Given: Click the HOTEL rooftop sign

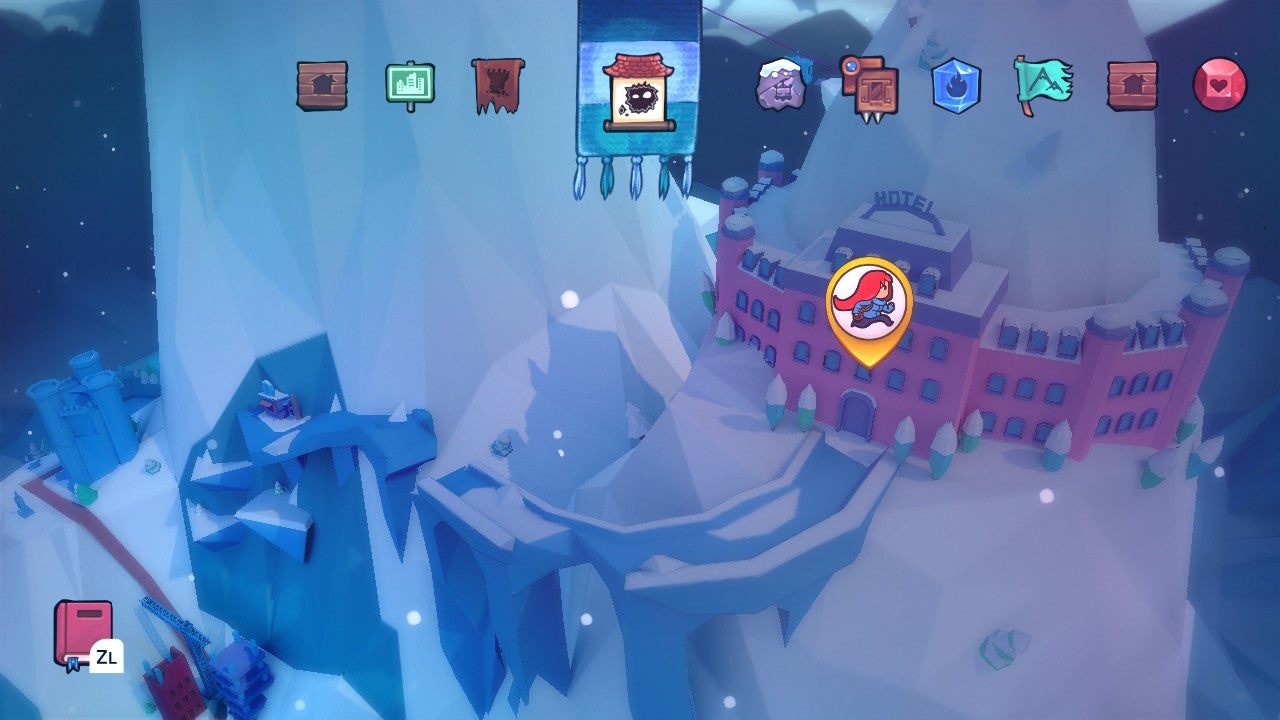Looking at the screenshot, I should click(901, 196).
